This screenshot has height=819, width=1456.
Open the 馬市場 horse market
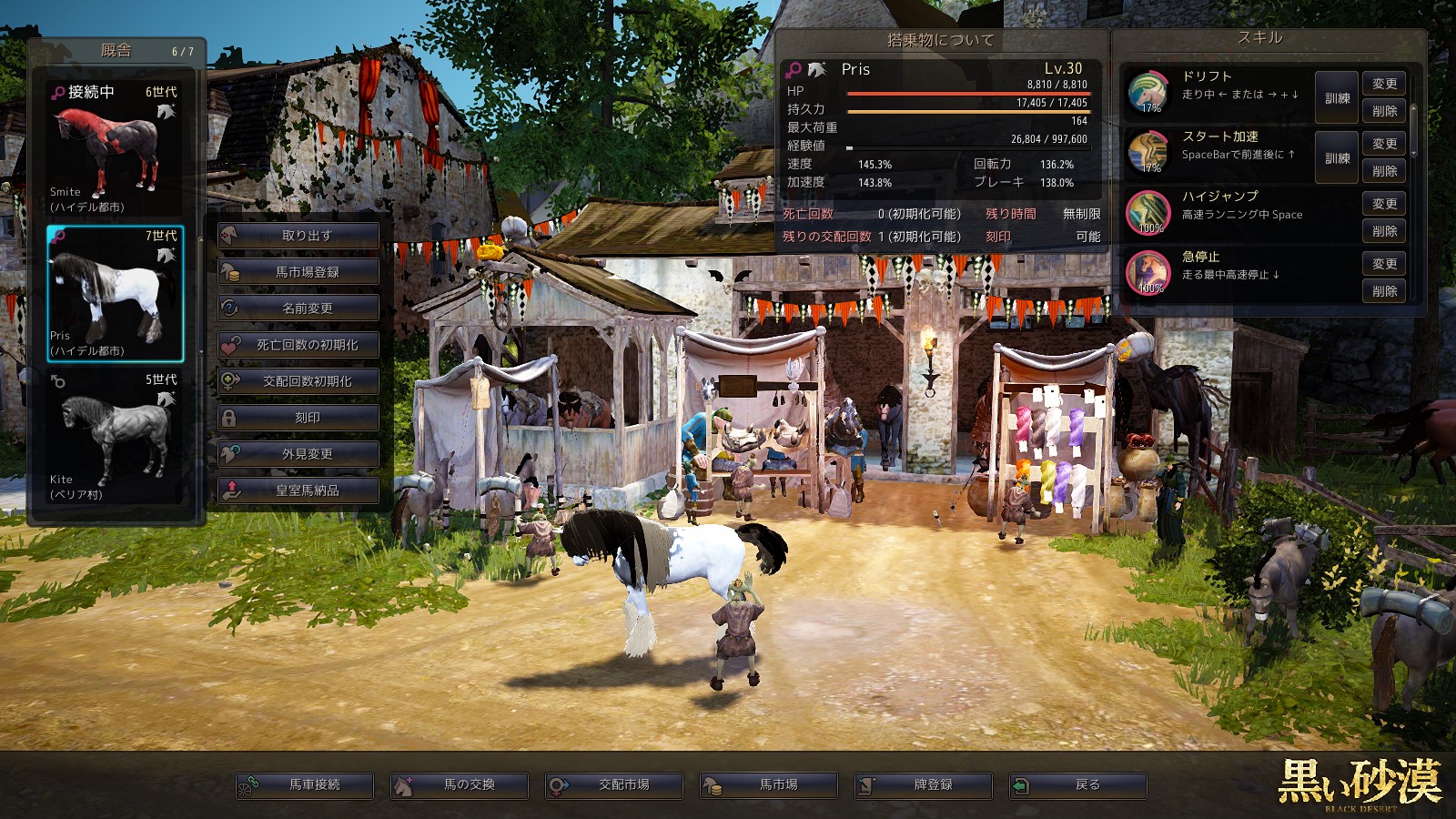coord(769,785)
